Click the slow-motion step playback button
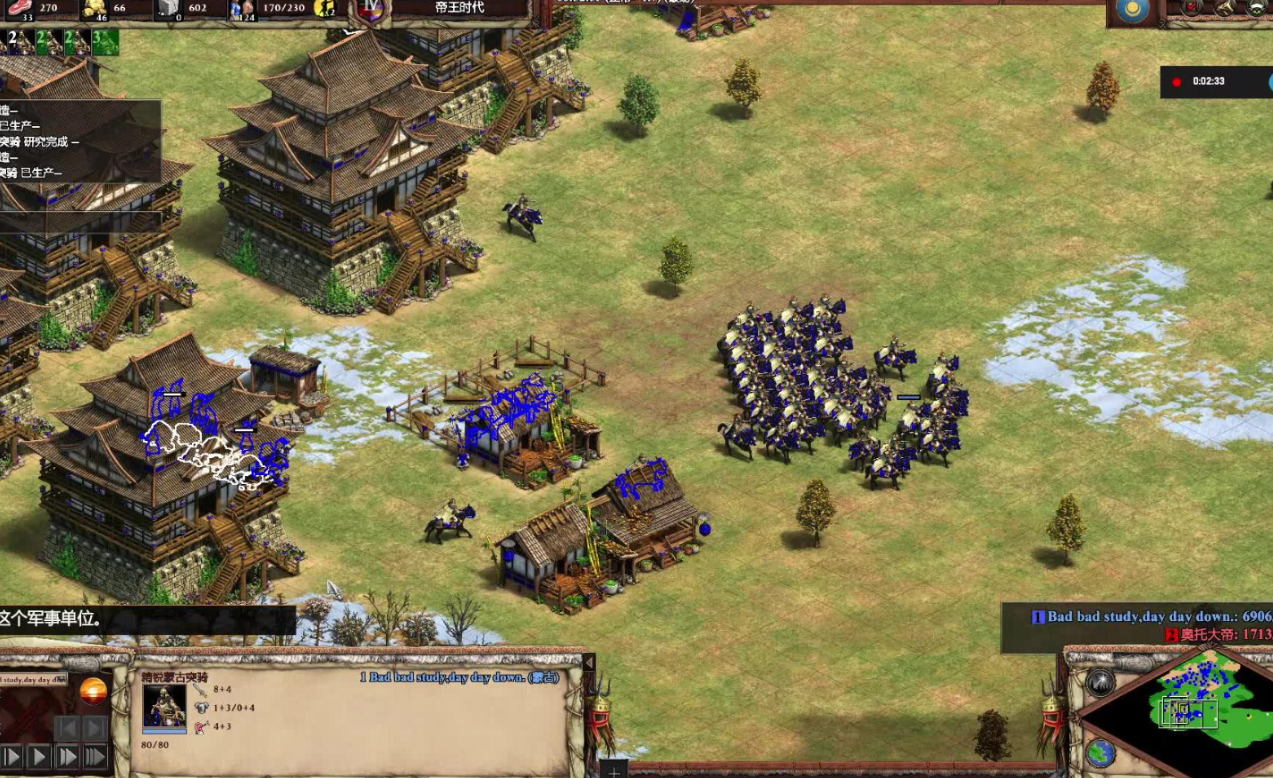This screenshot has height=778, width=1273. pos(10,757)
